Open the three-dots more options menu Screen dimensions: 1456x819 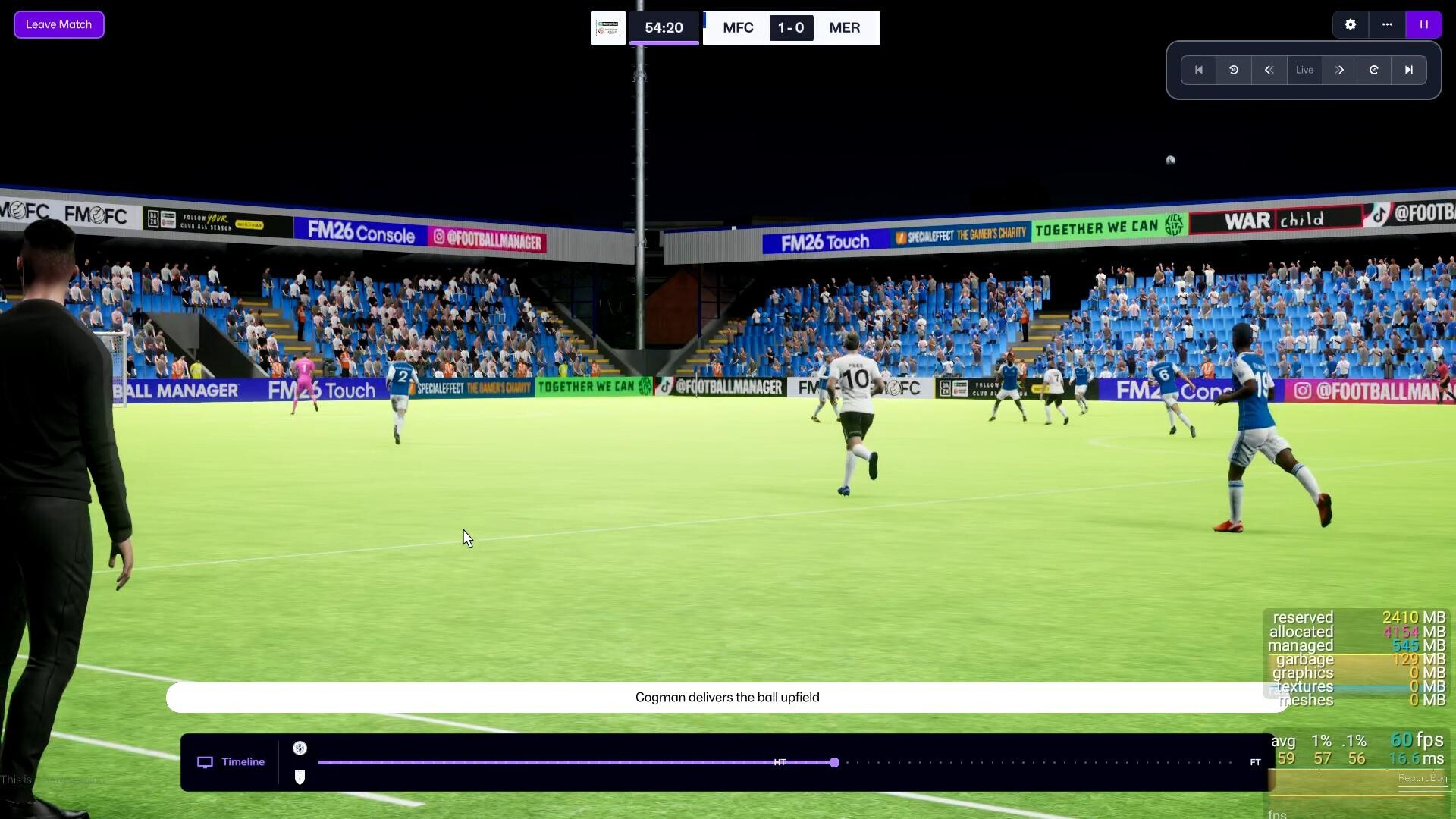[1387, 24]
